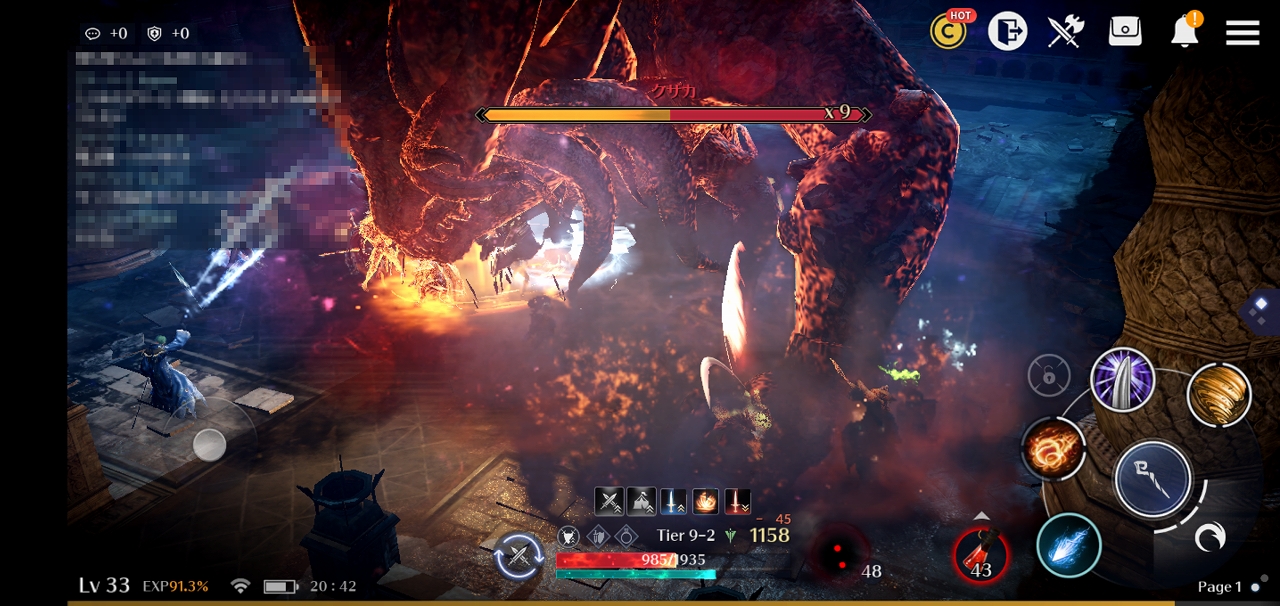Cast the golden tornado skill
1280x606 pixels.
[x=1219, y=395]
